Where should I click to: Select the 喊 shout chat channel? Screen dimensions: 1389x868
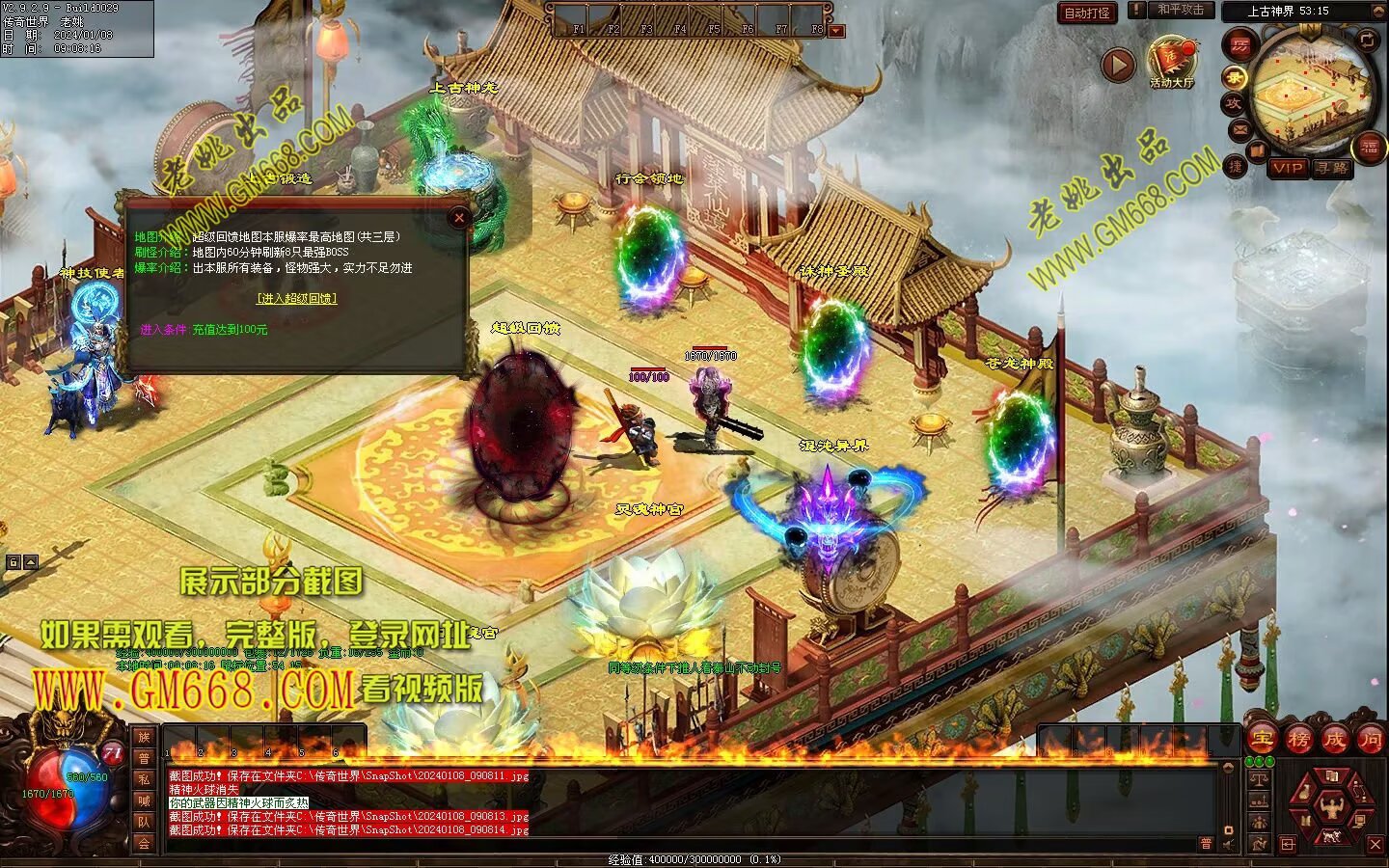tap(144, 800)
